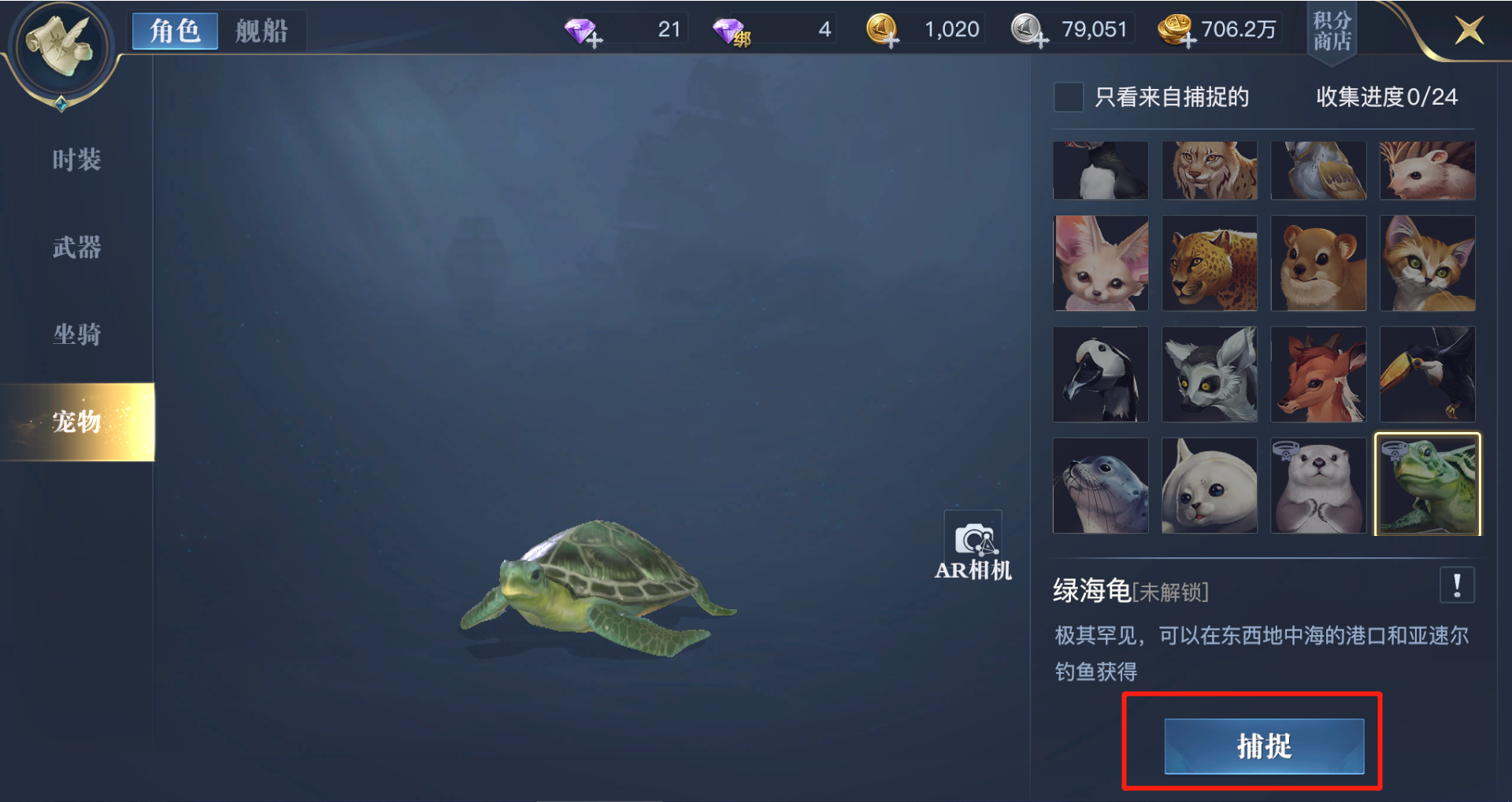Viewport: 1512px width, 802px height.
Task: Open the 坐骑 category
Action: click(76, 334)
